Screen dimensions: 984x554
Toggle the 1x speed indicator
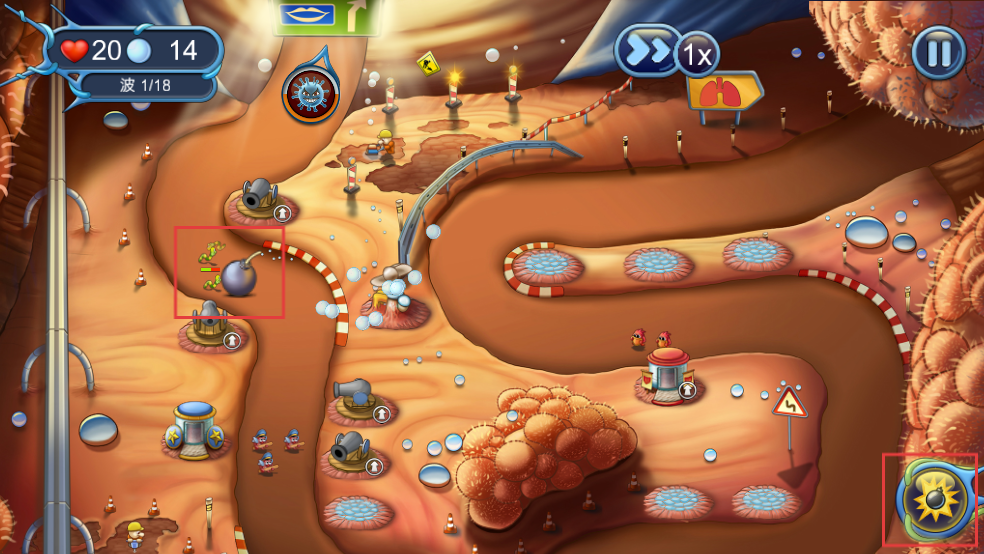tap(697, 56)
